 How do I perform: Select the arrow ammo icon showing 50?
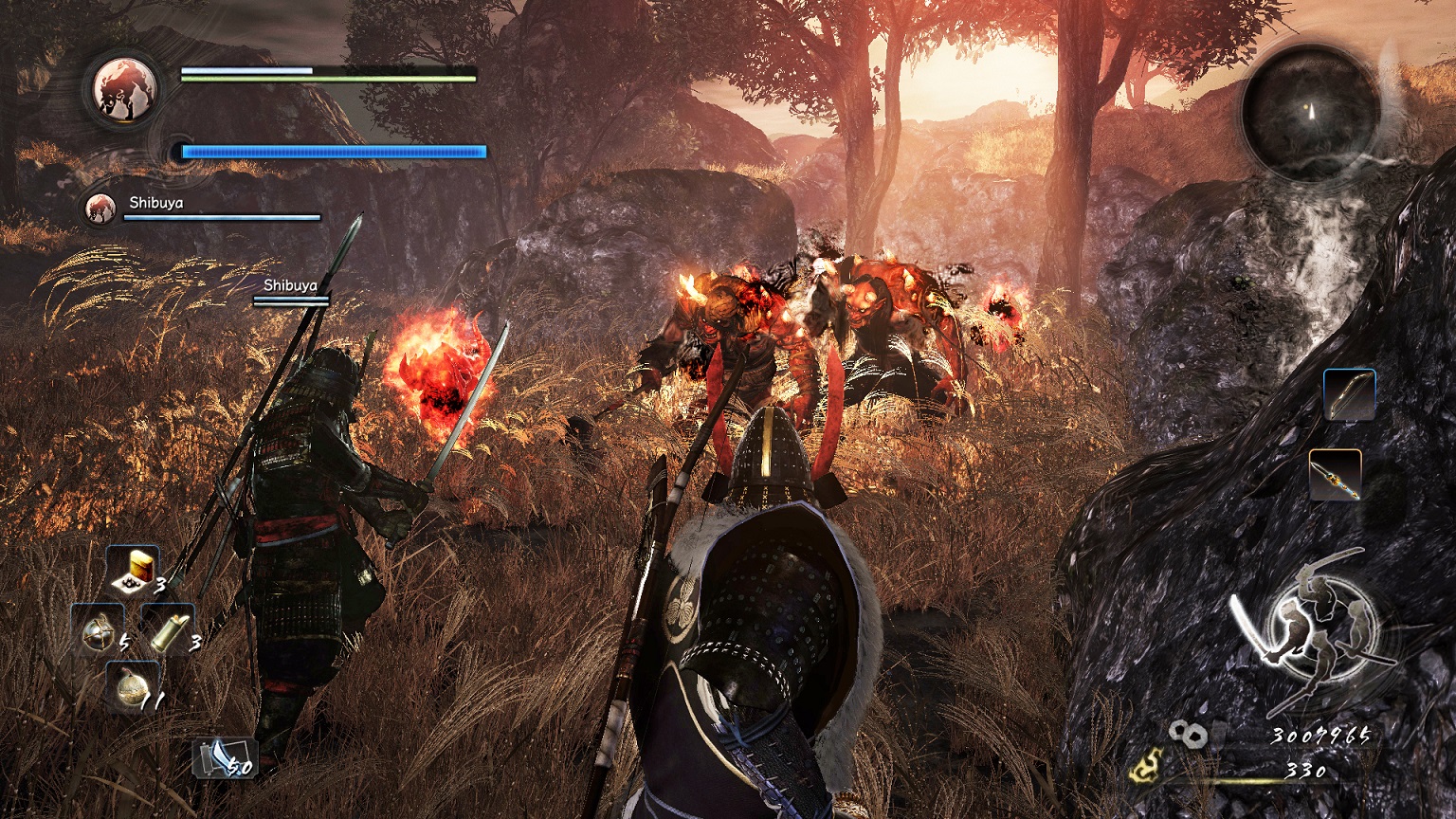coord(213,757)
